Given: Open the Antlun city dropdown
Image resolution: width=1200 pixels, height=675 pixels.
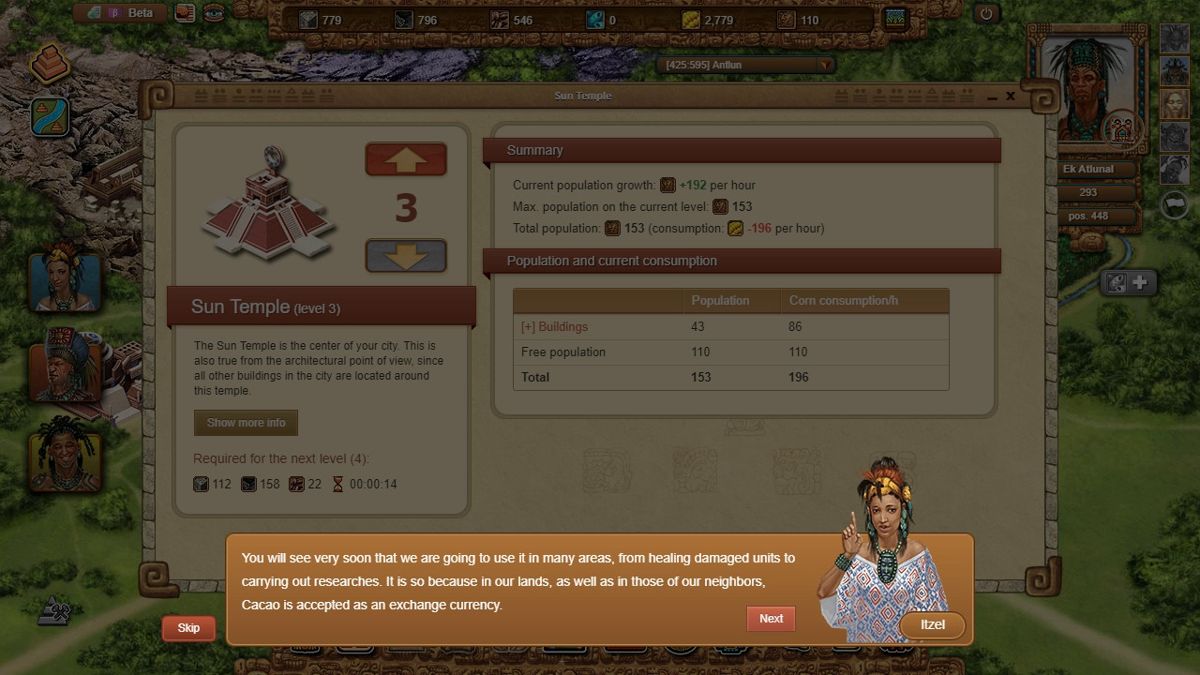Looking at the screenshot, I should 825,65.
